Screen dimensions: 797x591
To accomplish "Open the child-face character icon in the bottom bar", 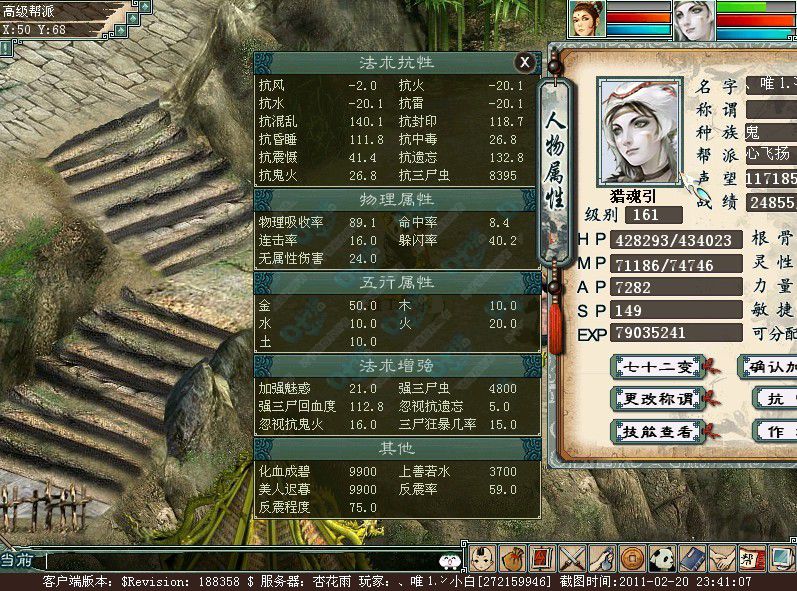I will pyautogui.click(x=483, y=558).
